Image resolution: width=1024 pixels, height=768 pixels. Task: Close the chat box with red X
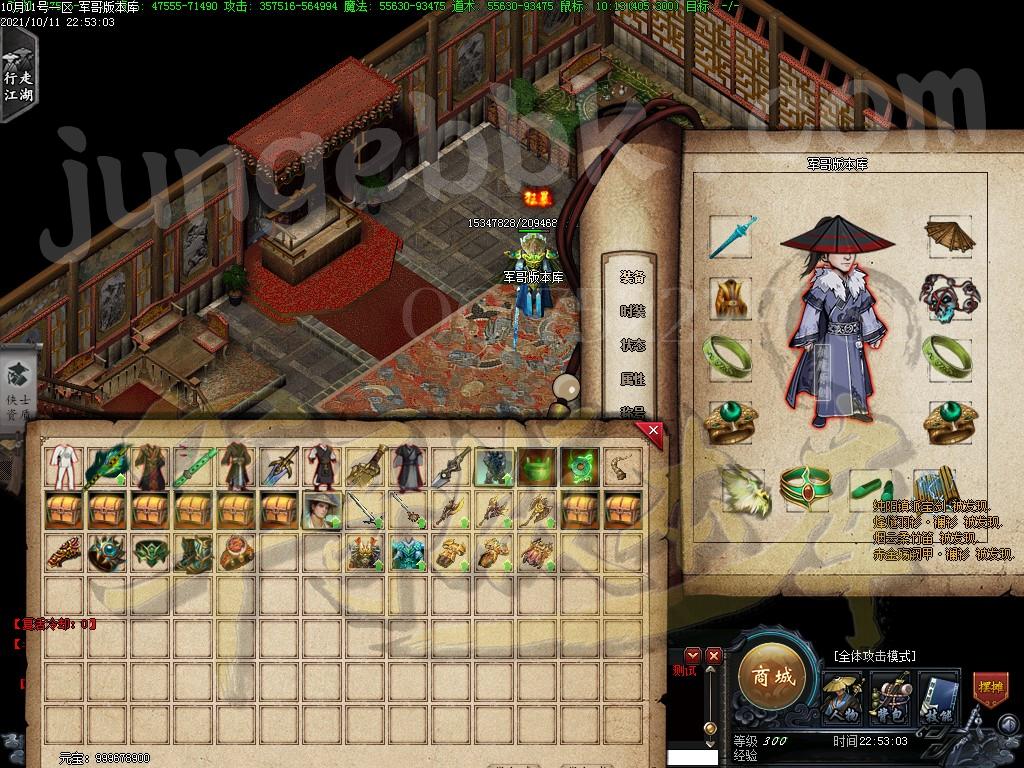click(713, 656)
